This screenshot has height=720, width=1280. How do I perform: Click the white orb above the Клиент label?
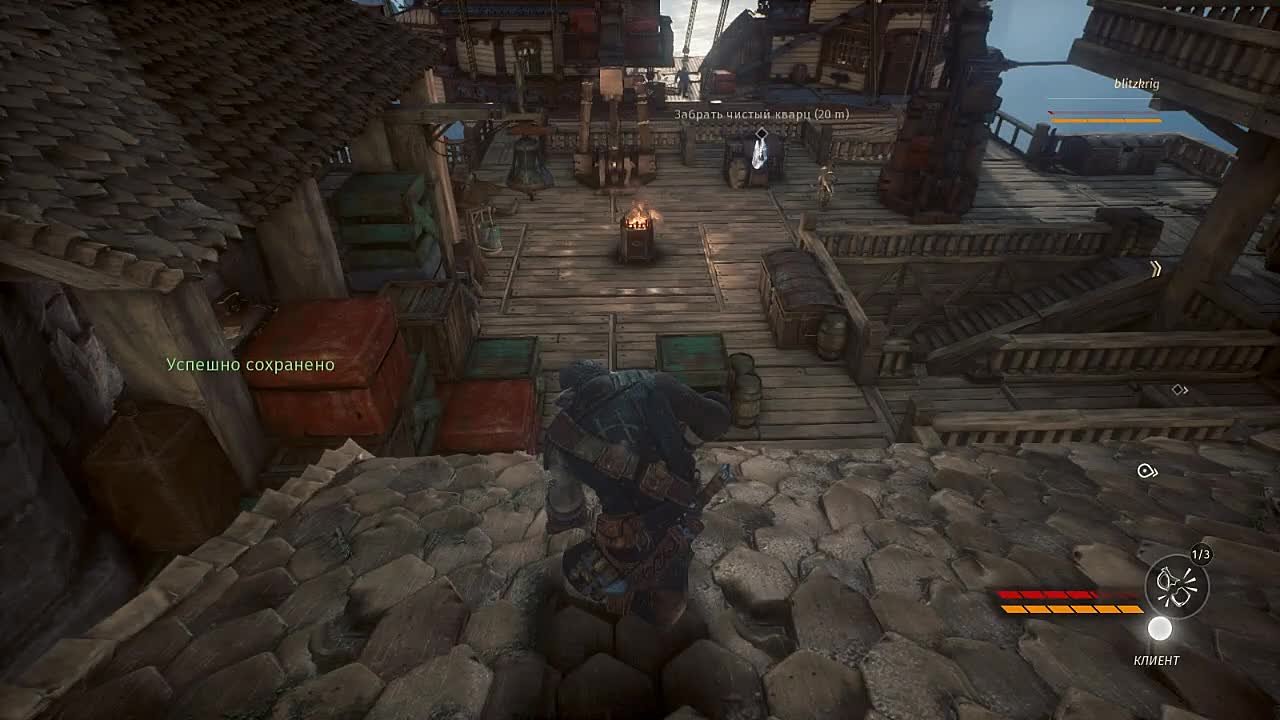(1159, 629)
